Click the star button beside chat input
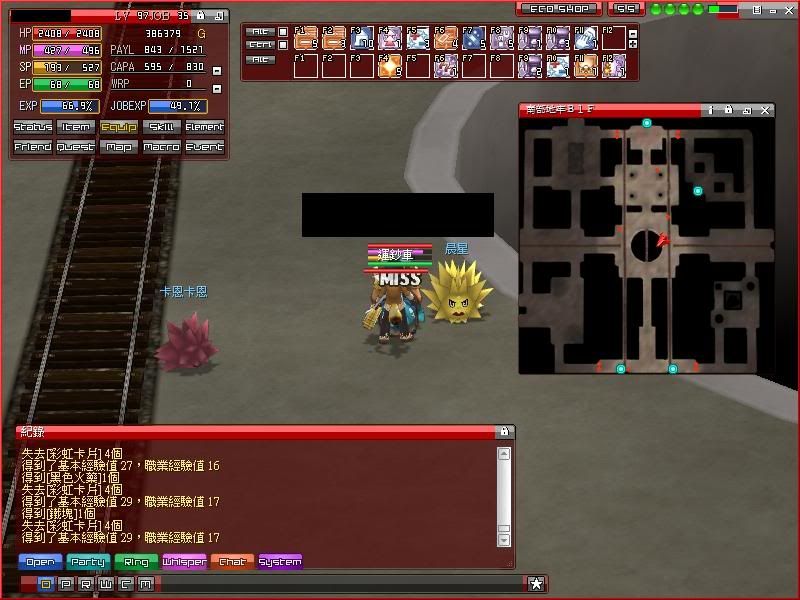The height and width of the screenshot is (600, 800). tap(537, 583)
